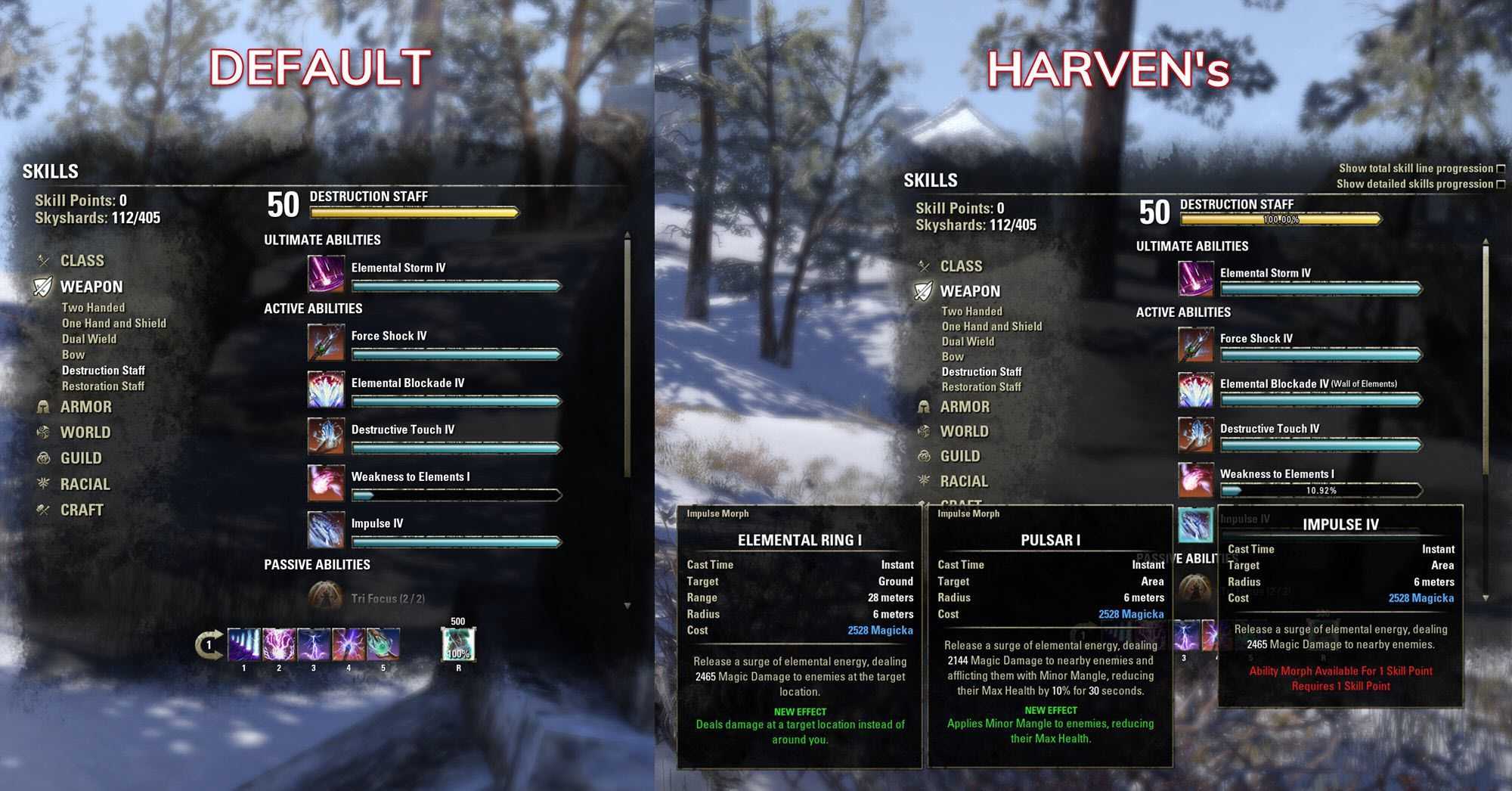Image resolution: width=1512 pixels, height=791 pixels.
Task: Enable the Show total skill line progression checkbox
Action: 1501,169
